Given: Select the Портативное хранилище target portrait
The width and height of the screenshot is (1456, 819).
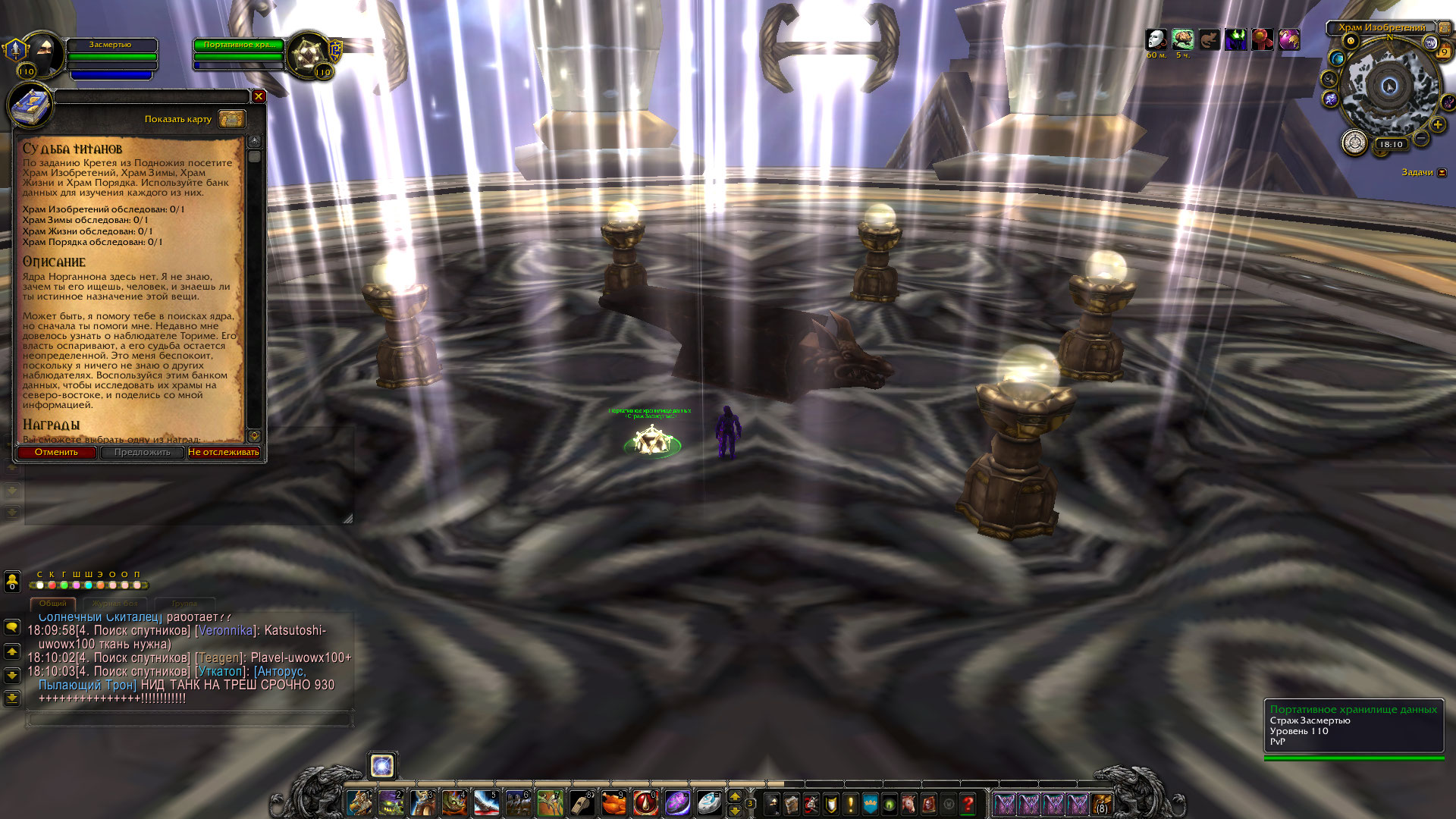Looking at the screenshot, I should [x=307, y=54].
